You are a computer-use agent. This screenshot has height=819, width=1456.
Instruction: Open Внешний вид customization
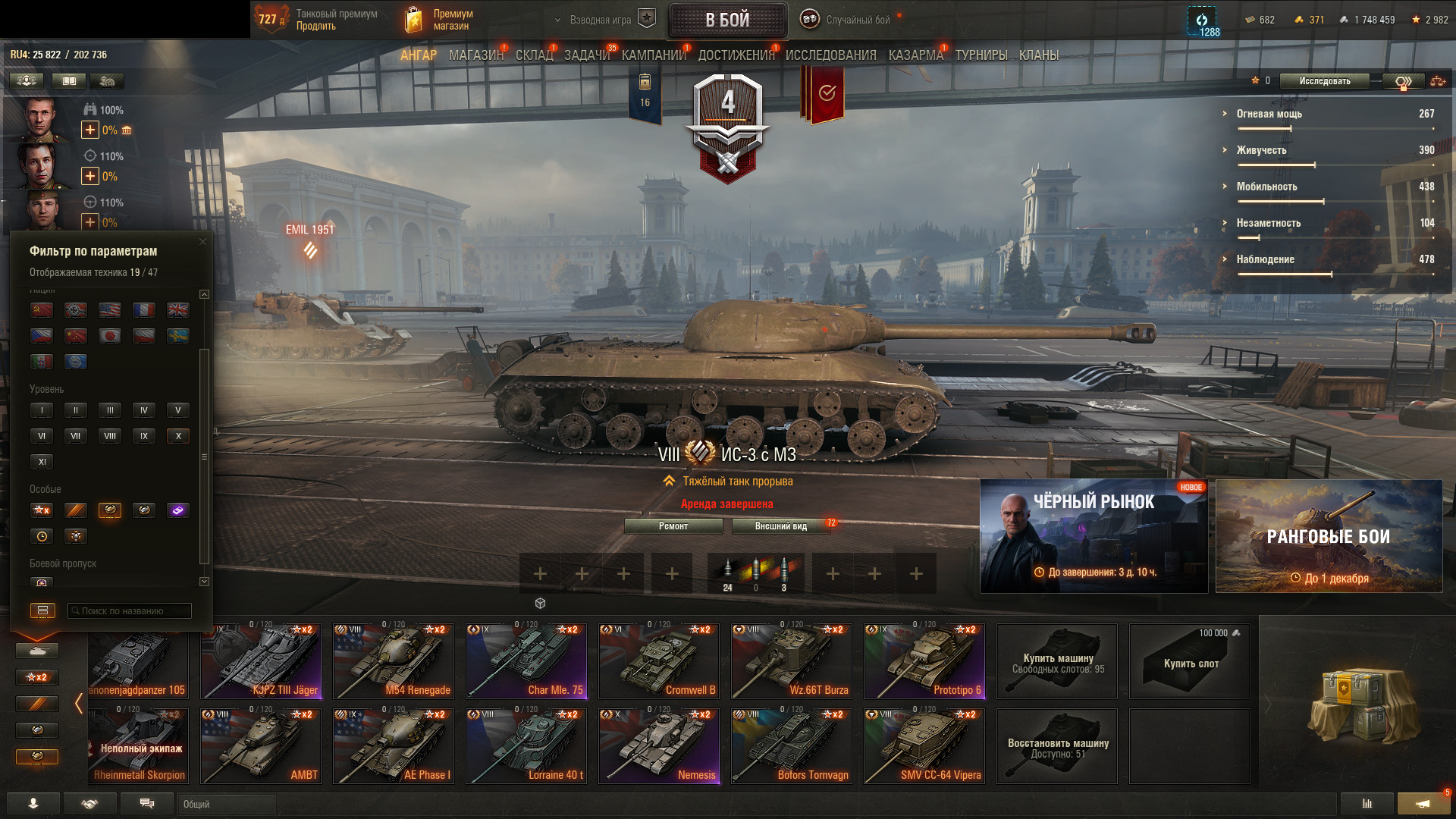pos(781,526)
